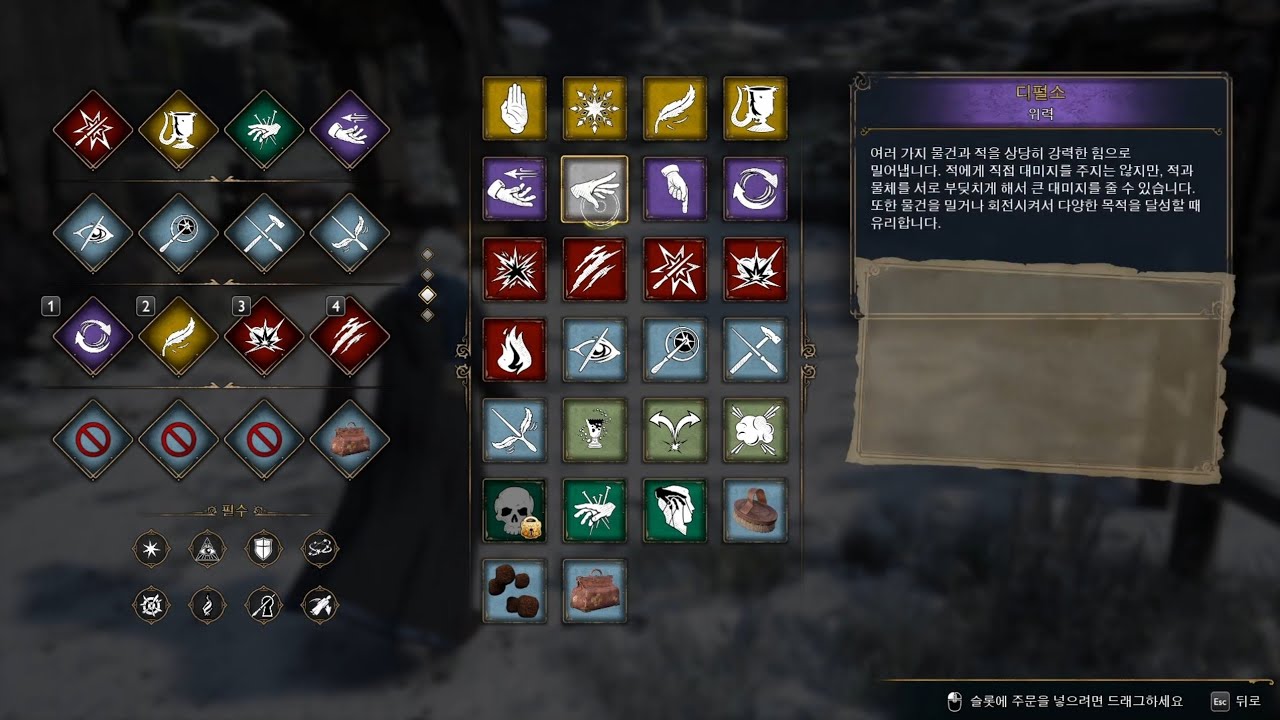Select the highlighted Depulso spell tile
This screenshot has width=1280, height=720.
[595, 189]
